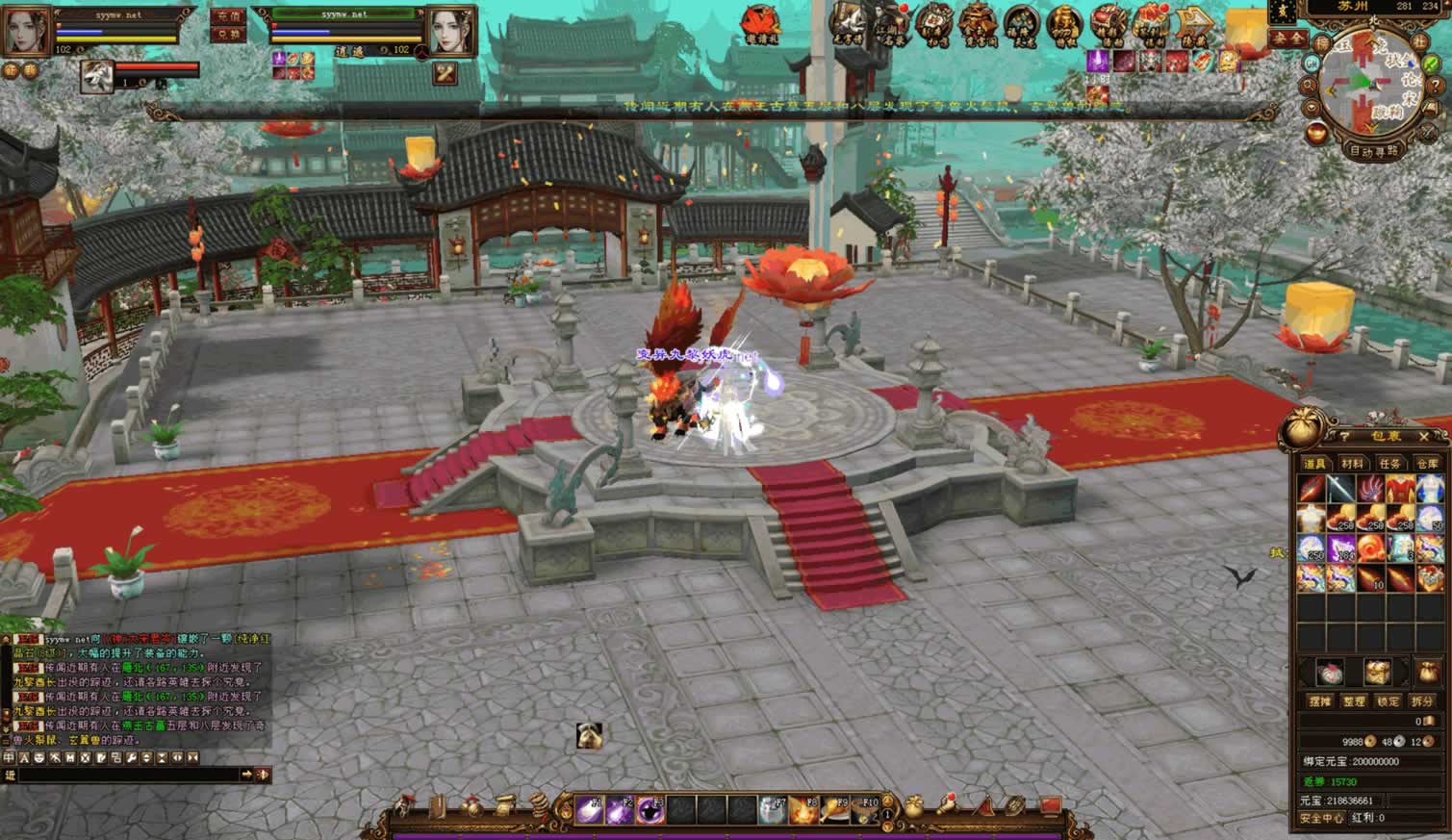Close the 包裹 inventory panel
Screen dimensions: 1452x840
click(x=1425, y=437)
